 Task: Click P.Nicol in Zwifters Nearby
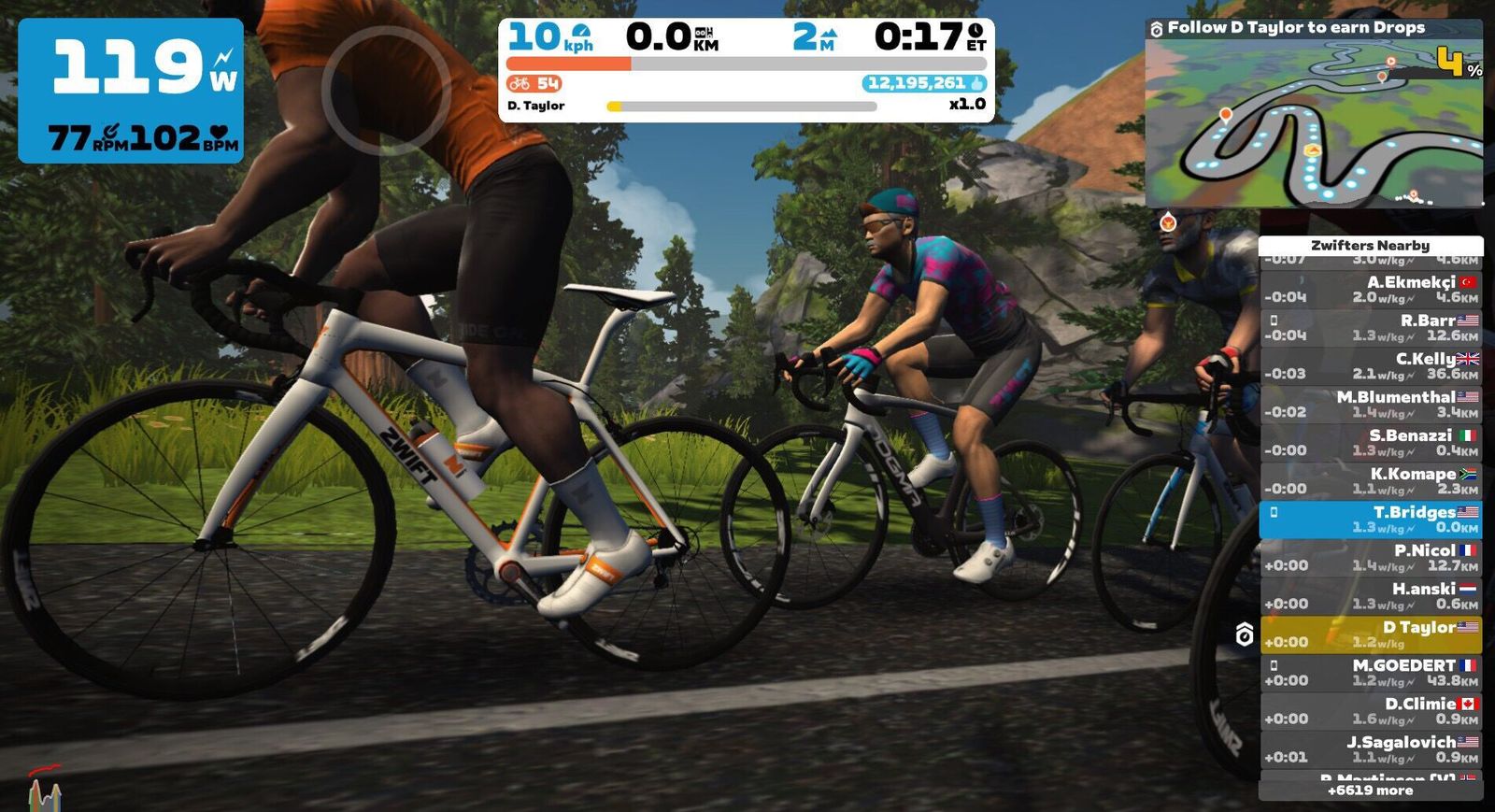pos(1370,558)
